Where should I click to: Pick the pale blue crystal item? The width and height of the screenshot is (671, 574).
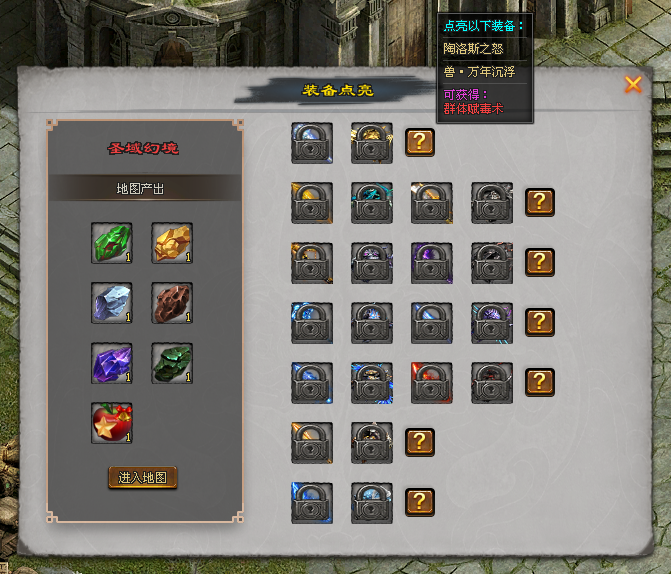(x=112, y=303)
